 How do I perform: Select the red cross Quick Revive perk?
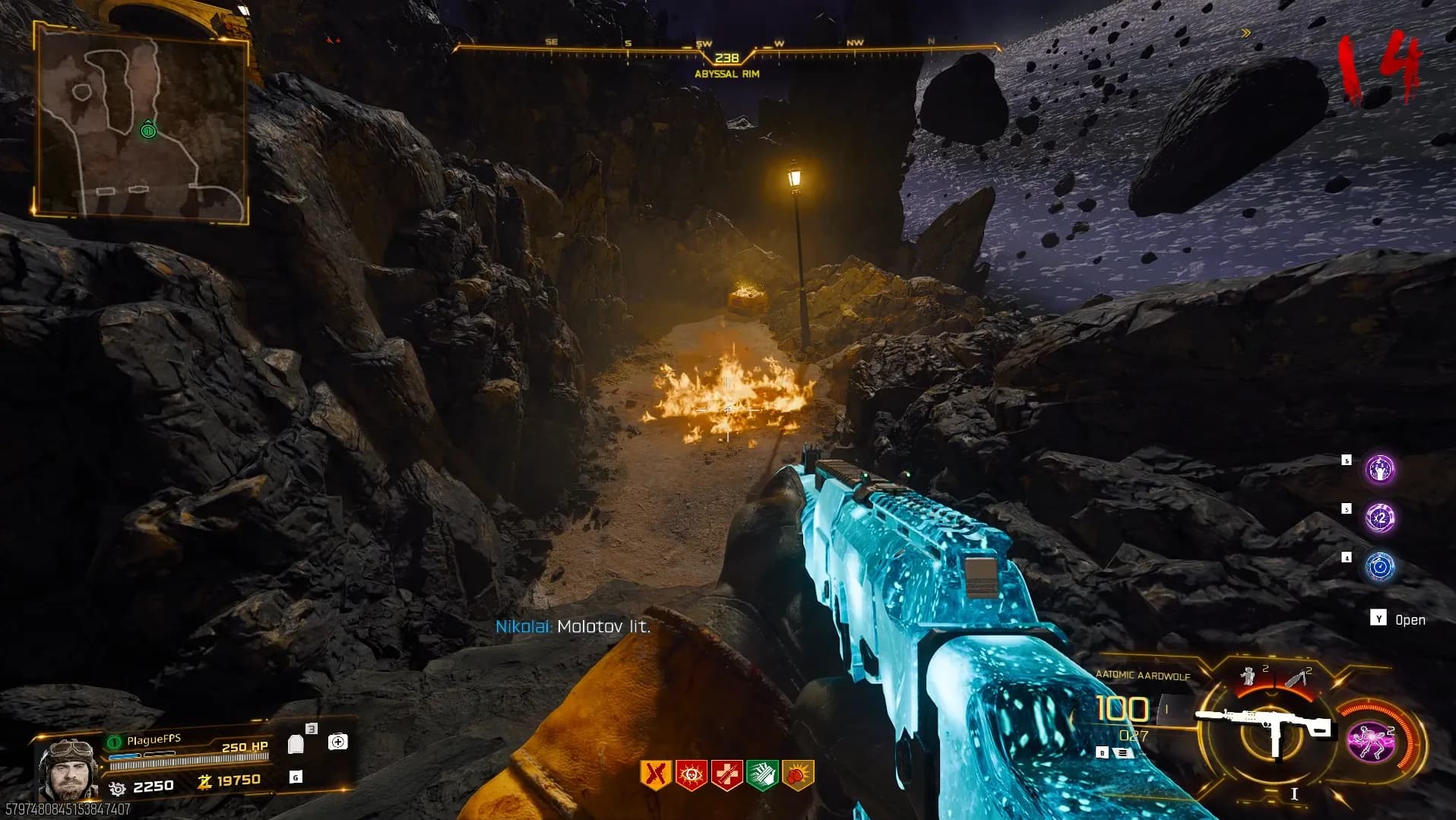(726, 774)
